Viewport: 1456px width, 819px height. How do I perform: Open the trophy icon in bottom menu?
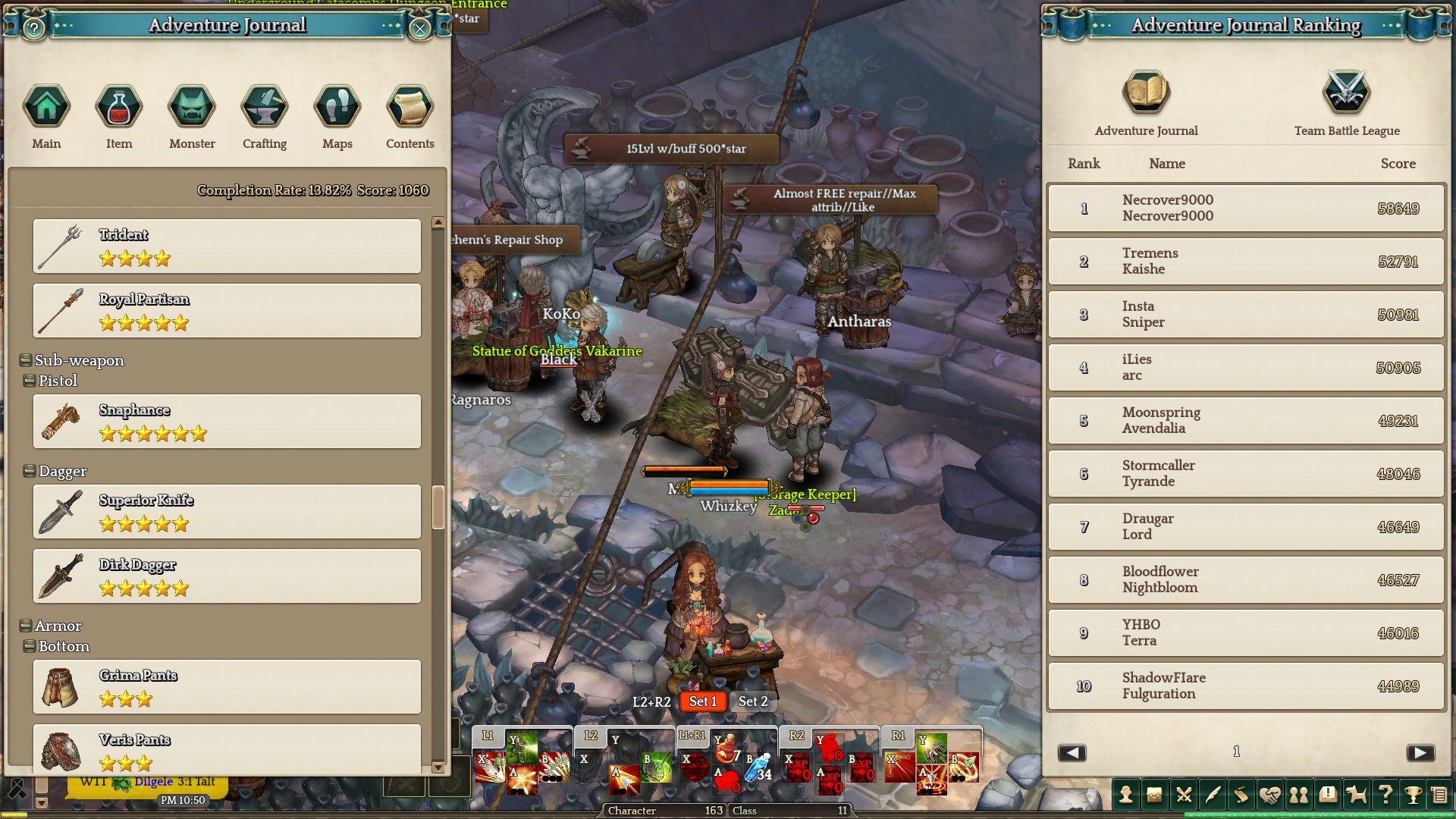(1413, 795)
